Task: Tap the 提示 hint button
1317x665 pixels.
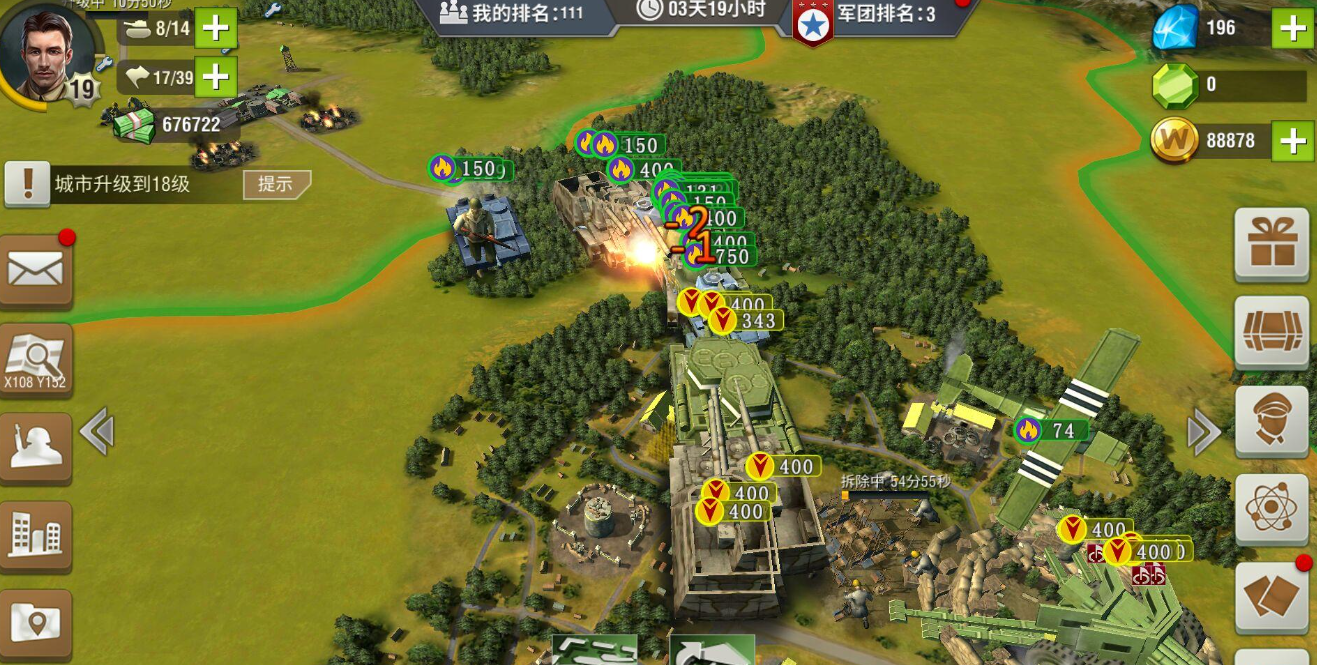Action: 276,184
